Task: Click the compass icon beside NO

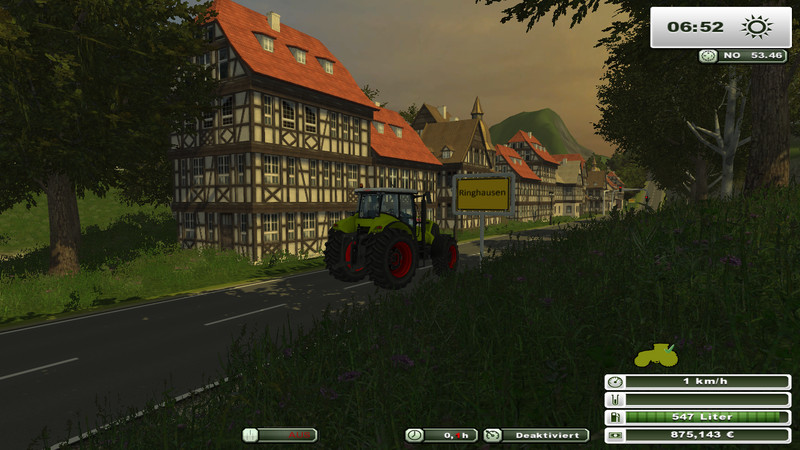Action: point(709,56)
